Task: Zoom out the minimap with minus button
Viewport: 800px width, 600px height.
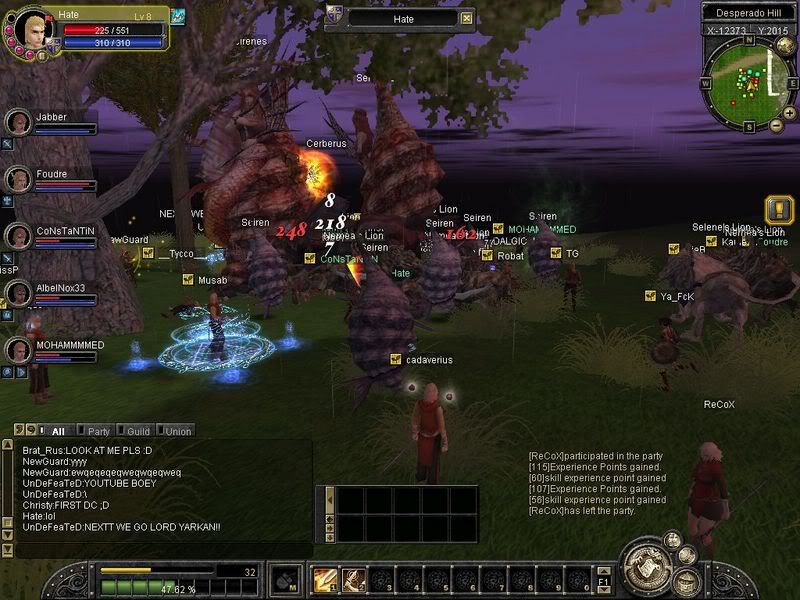Action: tap(776, 125)
